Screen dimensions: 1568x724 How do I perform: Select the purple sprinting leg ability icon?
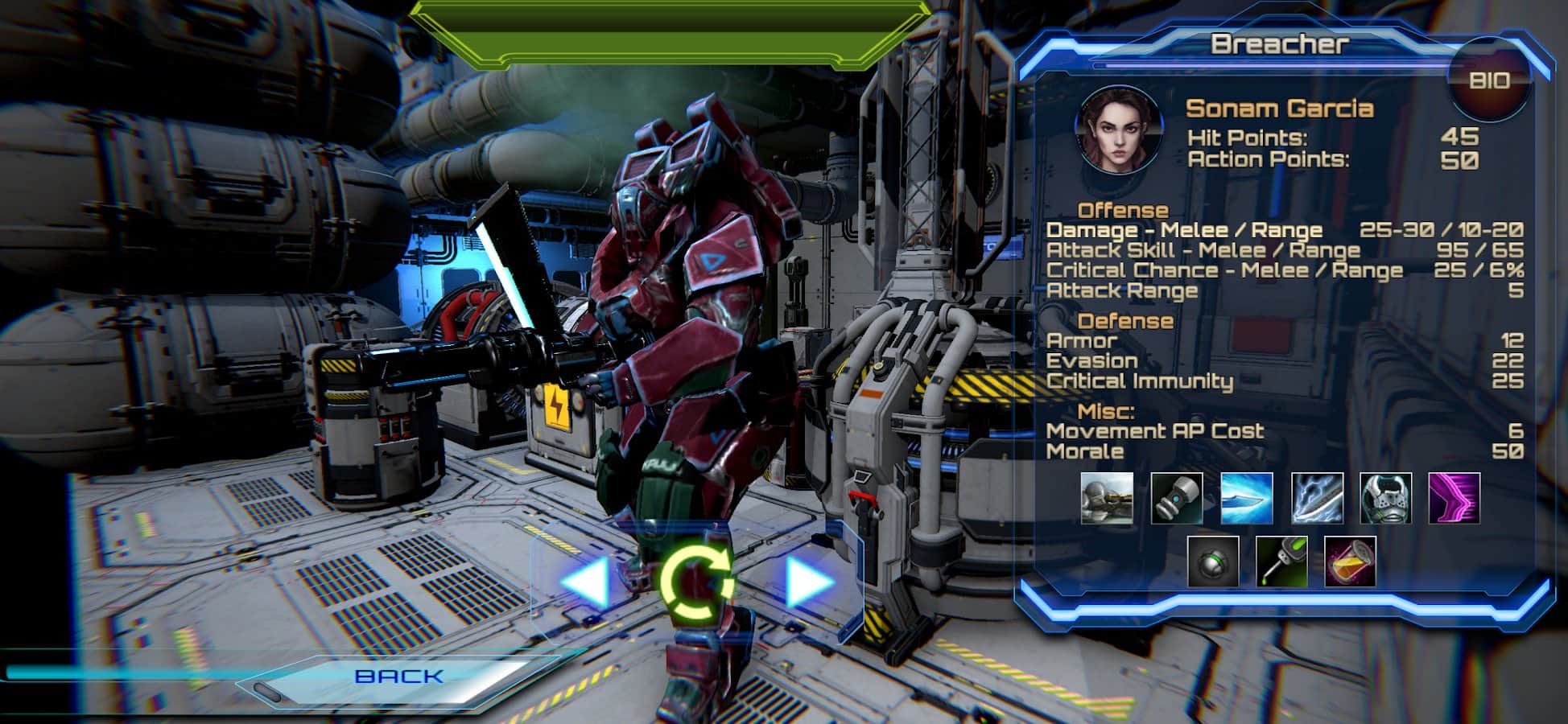coord(1455,499)
